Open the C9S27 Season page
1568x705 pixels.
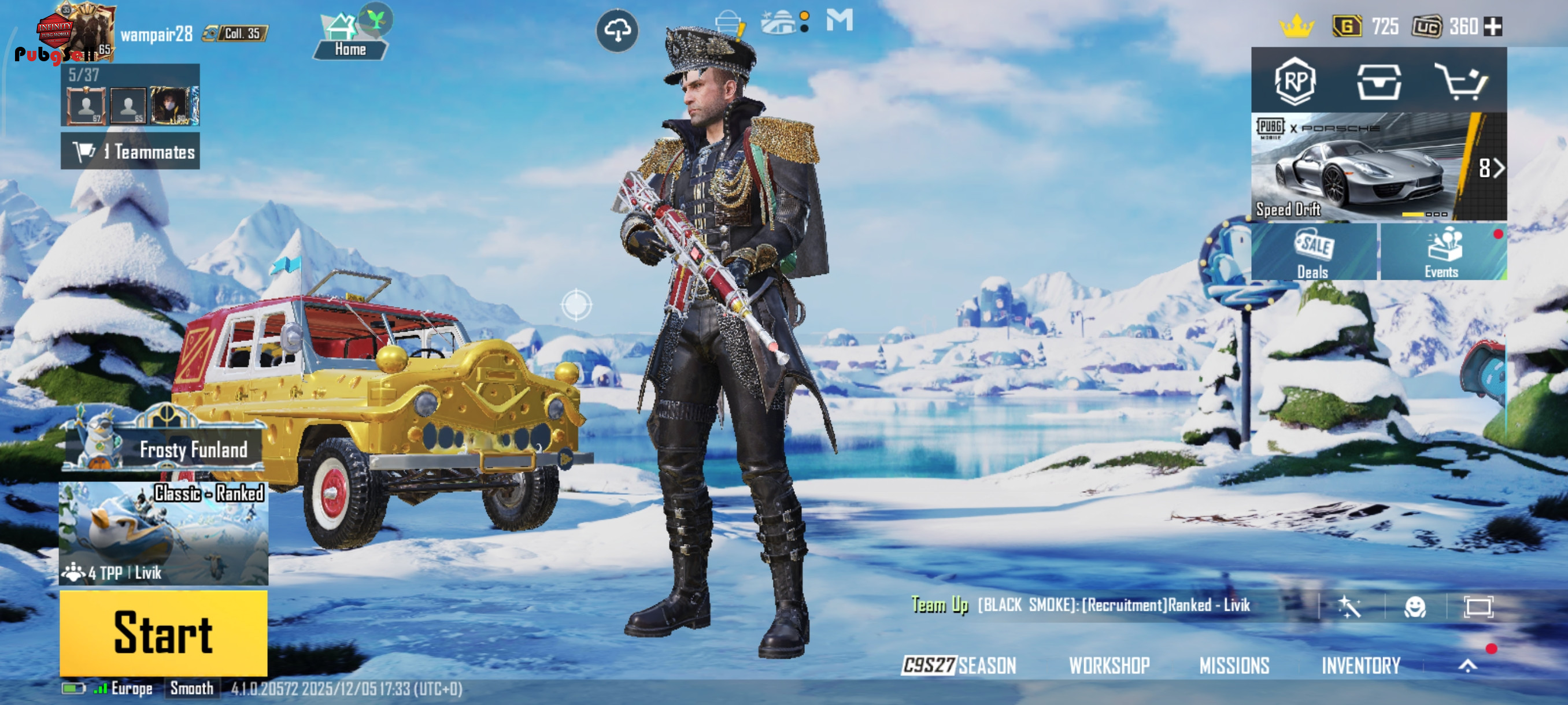click(x=959, y=665)
